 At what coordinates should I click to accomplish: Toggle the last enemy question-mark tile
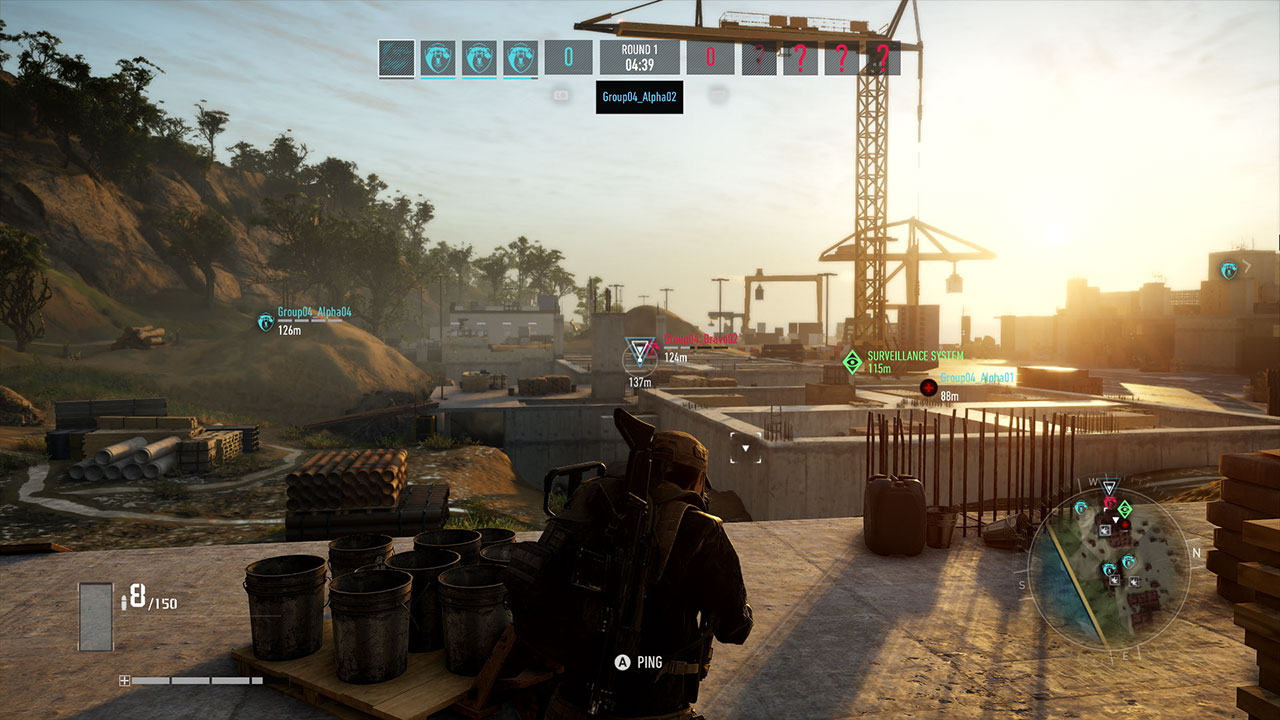883,59
